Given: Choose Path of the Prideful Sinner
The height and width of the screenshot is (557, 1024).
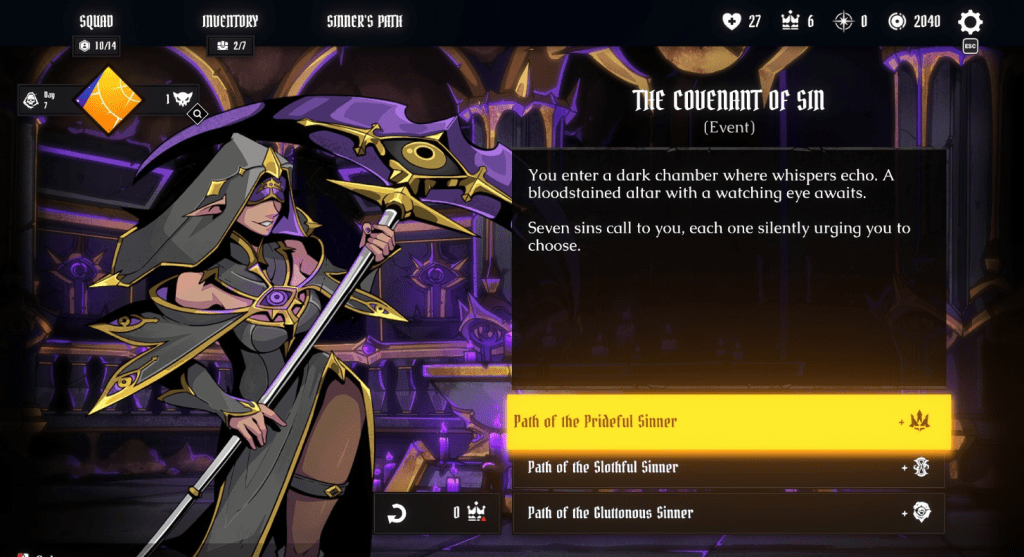Looking at the screenshot, I should coord(729,421).
